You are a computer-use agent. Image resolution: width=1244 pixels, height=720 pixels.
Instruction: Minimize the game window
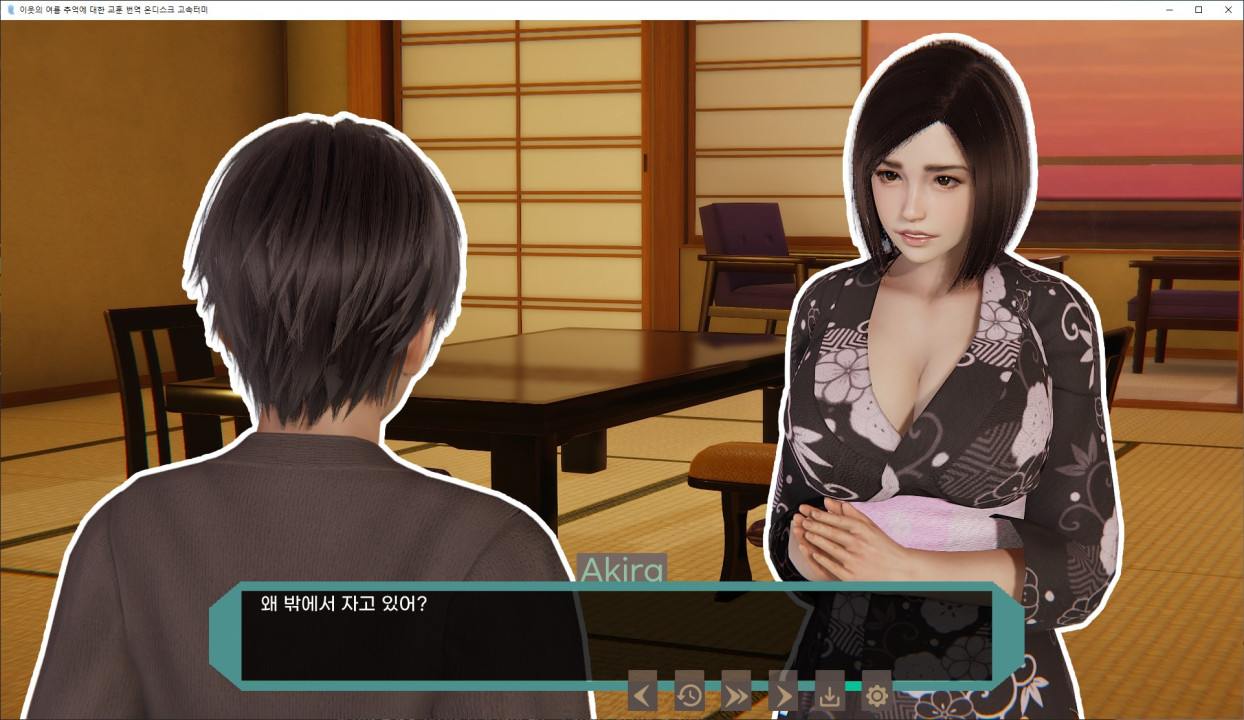click(x=1169, y=9)
